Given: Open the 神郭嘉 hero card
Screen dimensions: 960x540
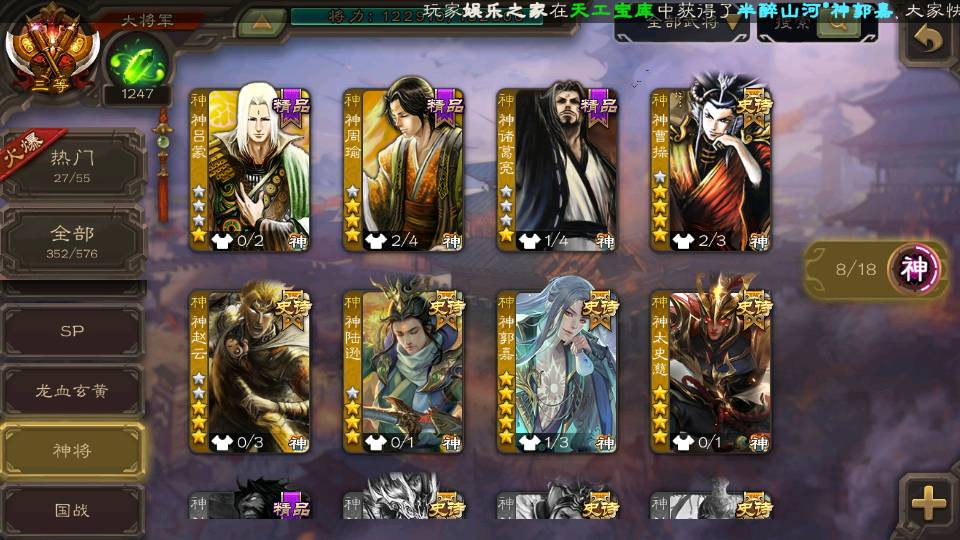Looking at the screenshot, I should [x=557, y=371].
